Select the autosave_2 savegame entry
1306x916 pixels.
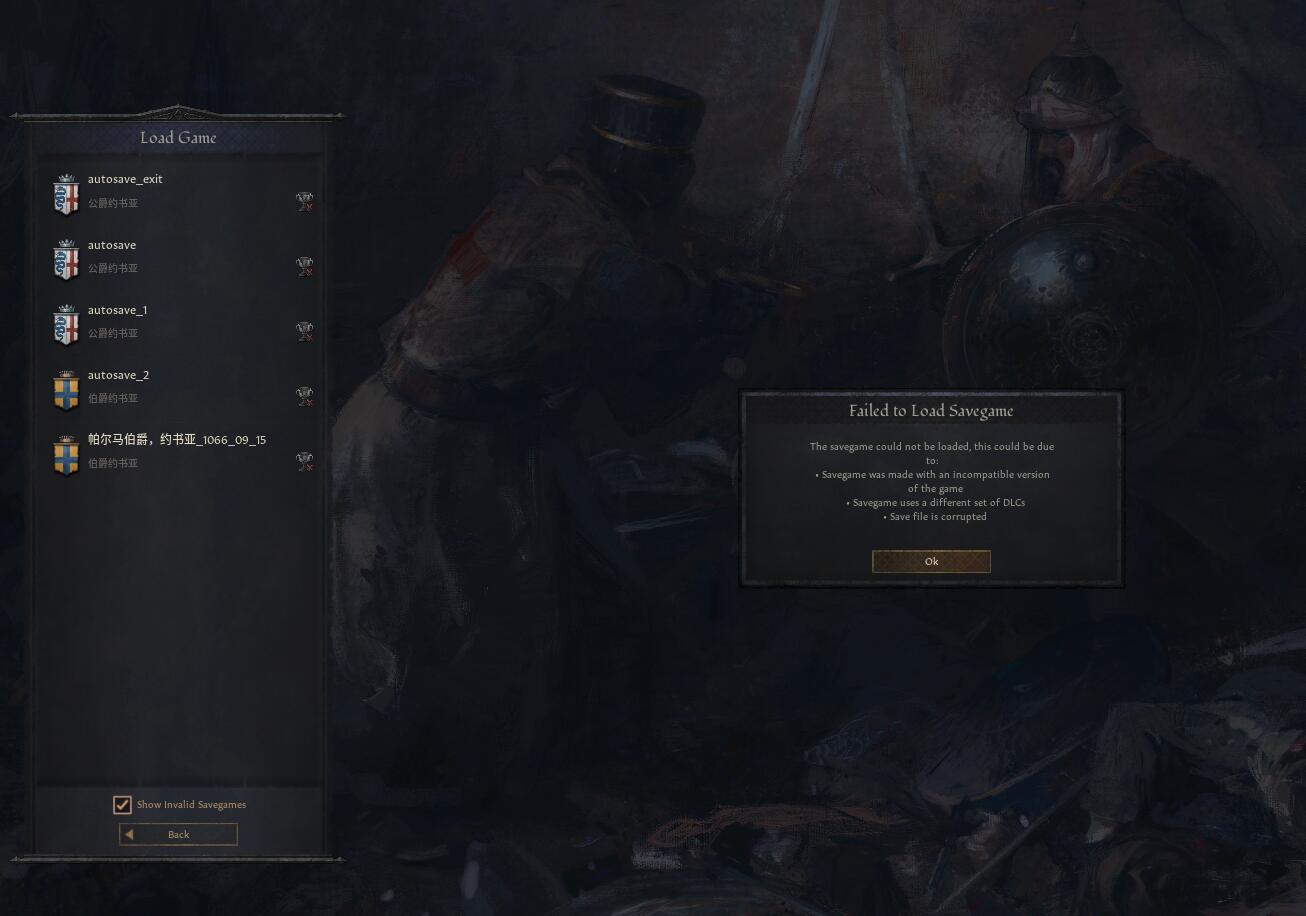pyautogui.click(x=180, y=385)
